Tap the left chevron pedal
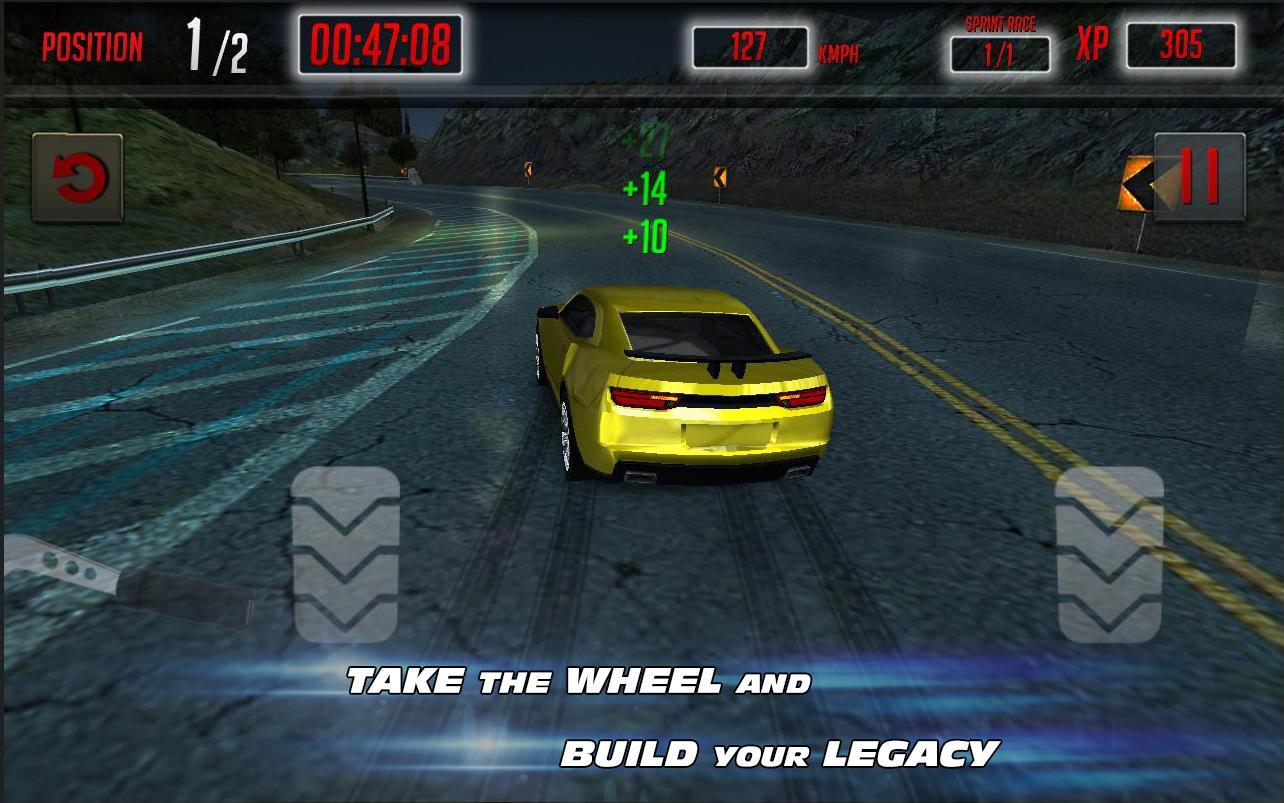 click(x=346, y=554)
